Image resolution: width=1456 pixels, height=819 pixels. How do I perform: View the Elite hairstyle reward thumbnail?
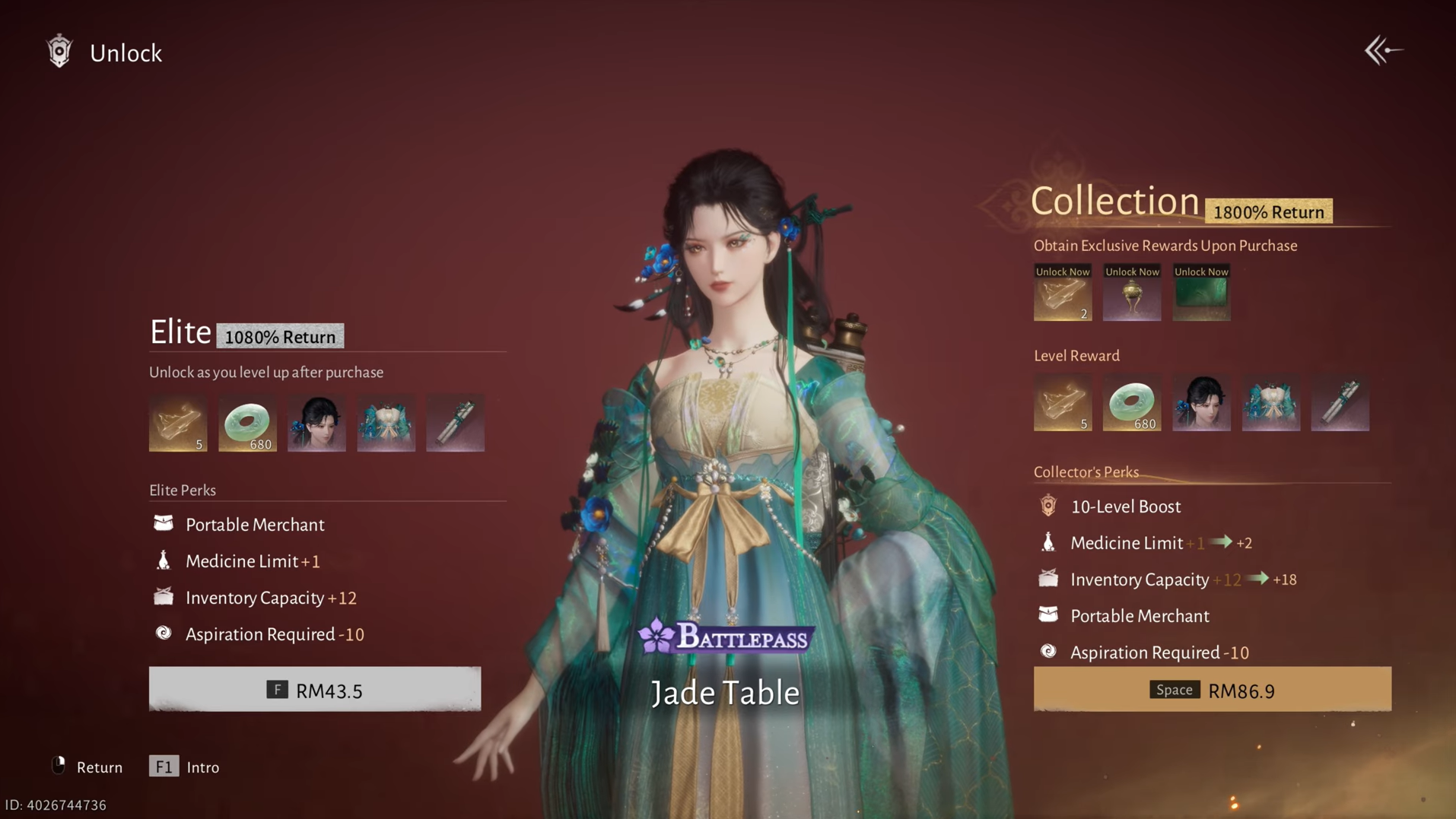(x=316, y=423)
